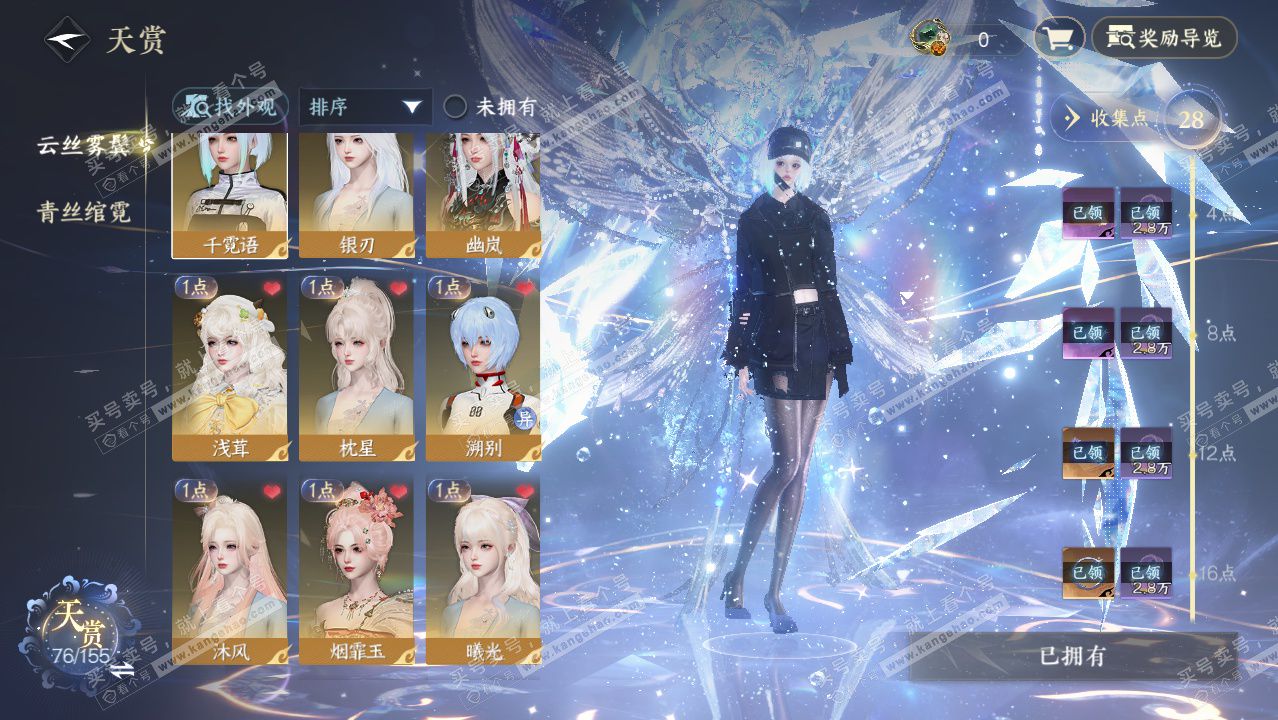Click the 已拥有 owned button
This screenshot has height=720, width=1278.
coord(1071,657)
